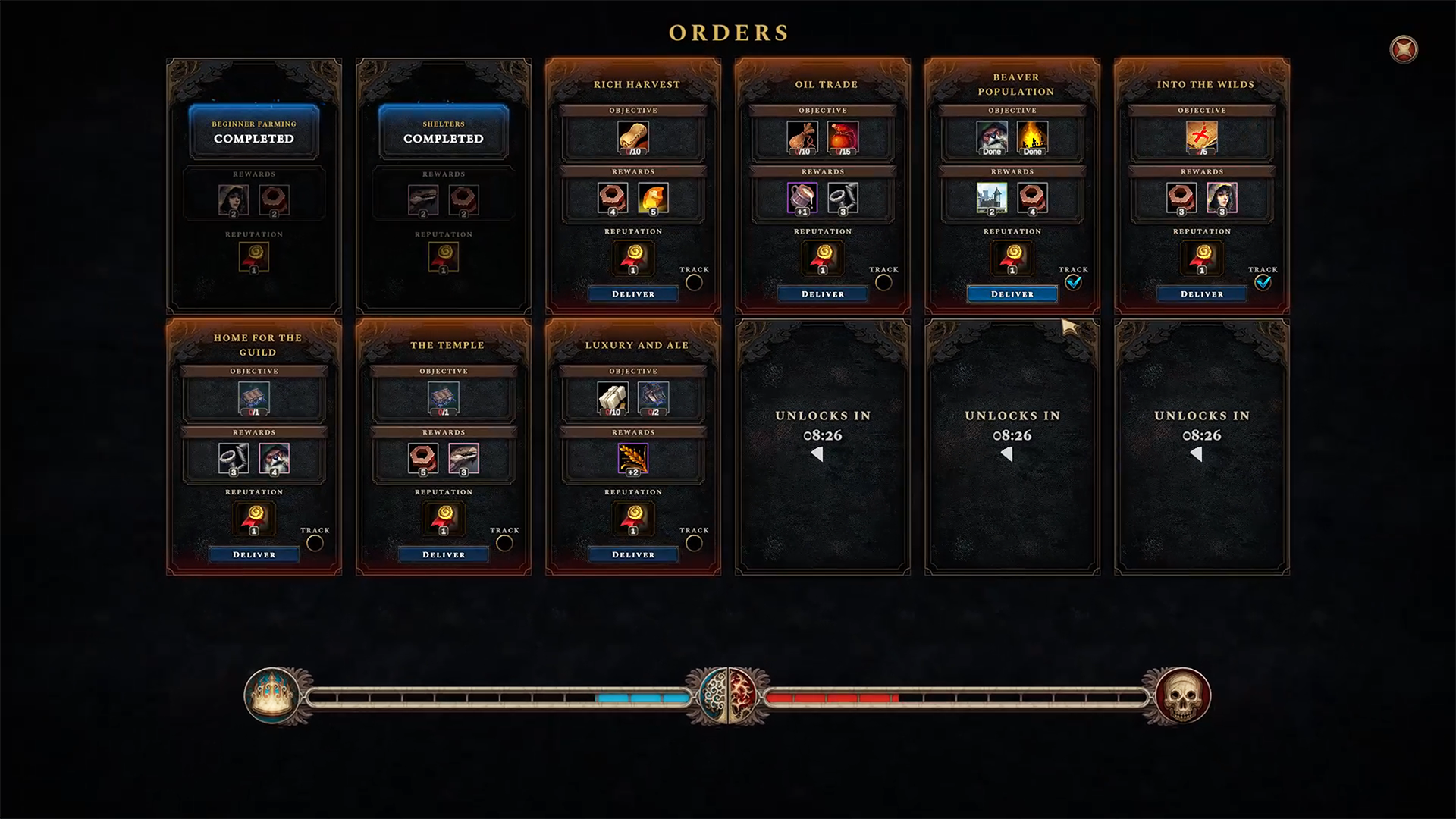Deliver the Beaver Population order

tap(1012, 294)
